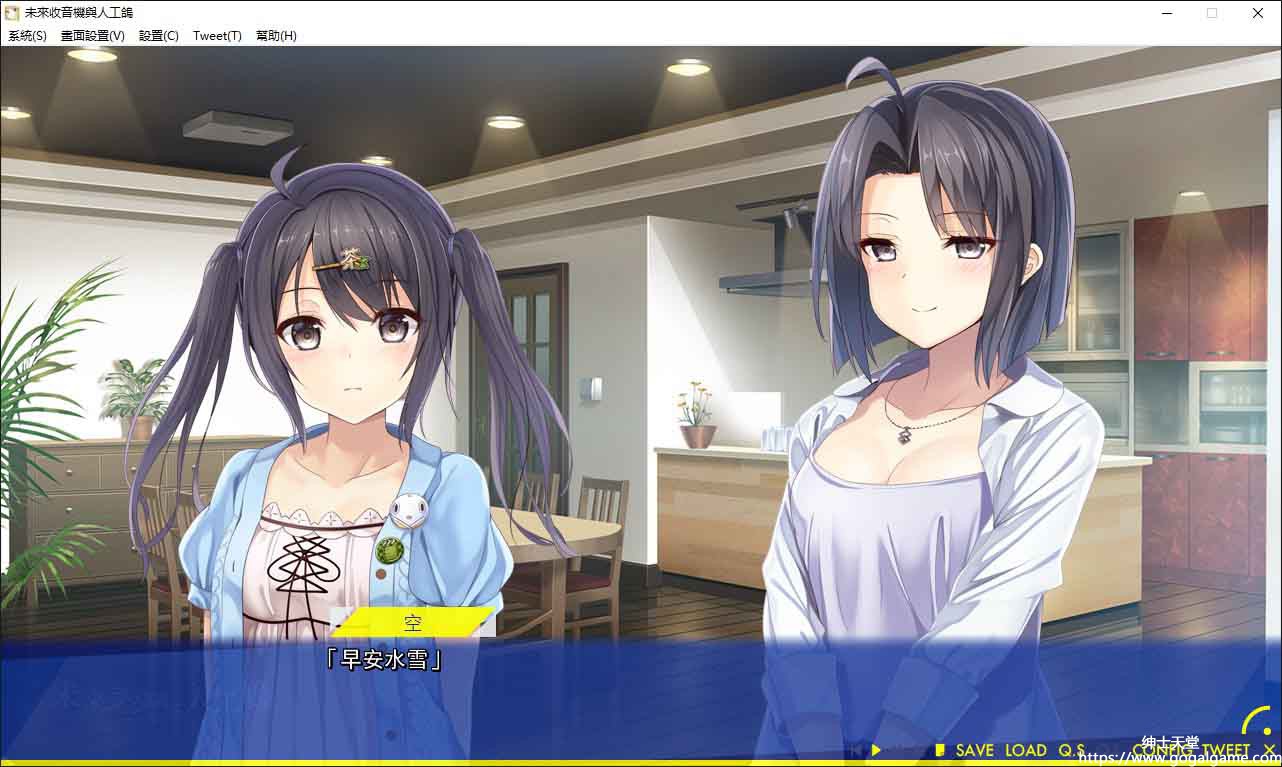
Task: Open CONFIG from the dialogue bar
Action: pyautogui.click(x=1163, y=750)
